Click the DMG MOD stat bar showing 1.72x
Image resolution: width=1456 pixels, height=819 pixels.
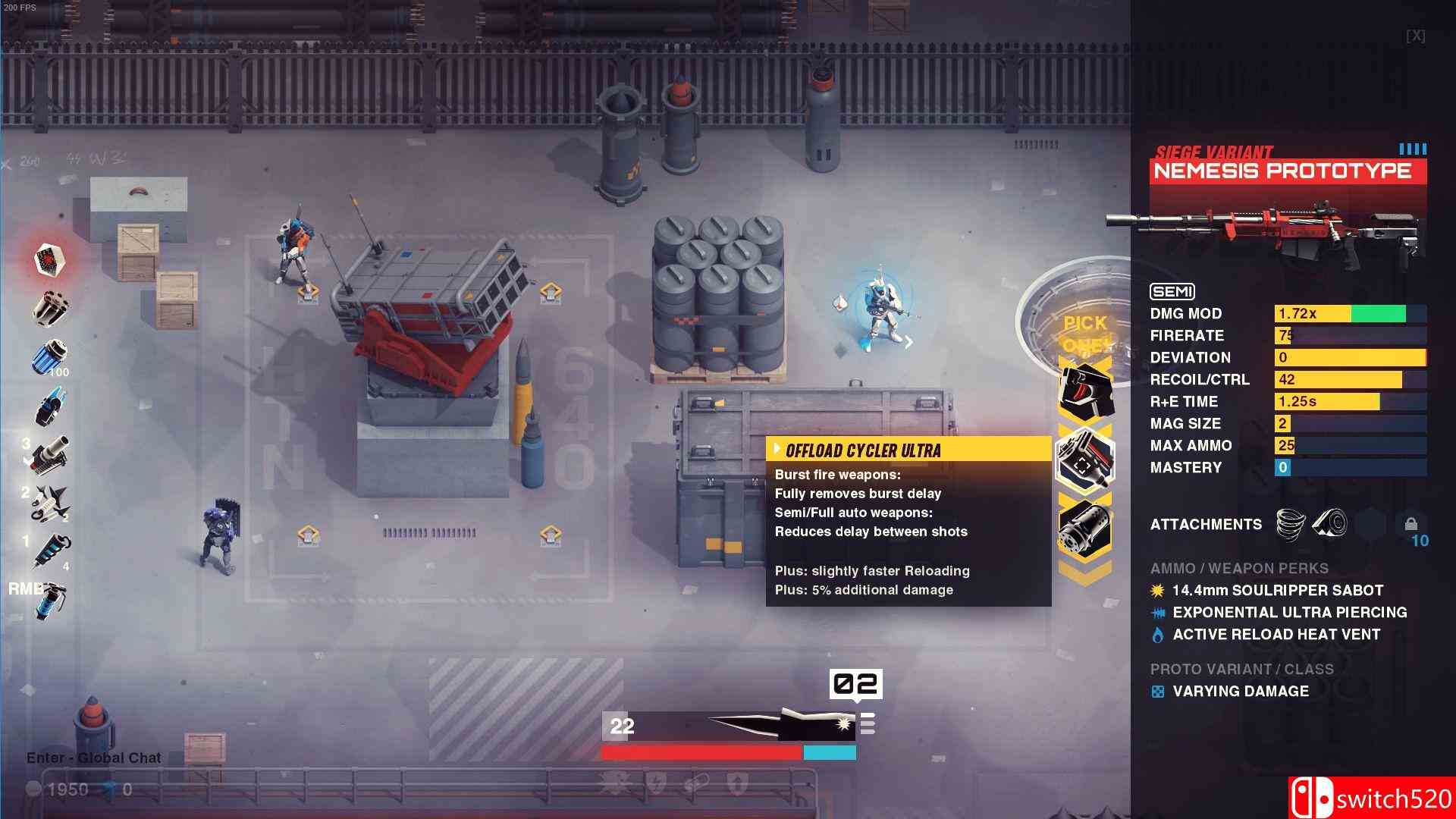click(x=1350, y=313)
